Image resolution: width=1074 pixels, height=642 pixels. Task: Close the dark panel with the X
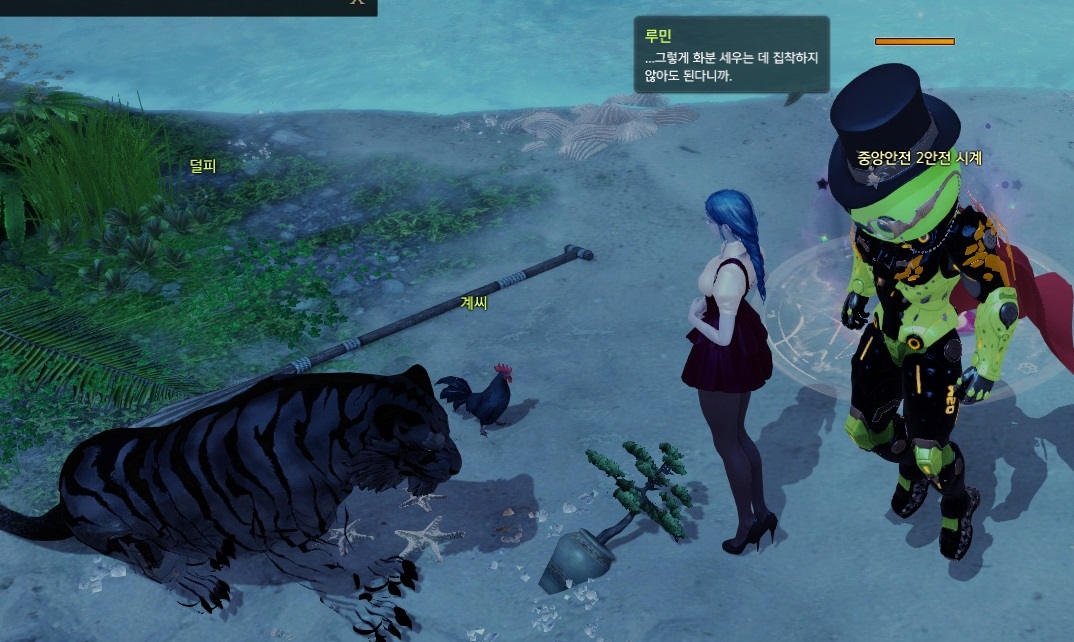tap(356, 3)
